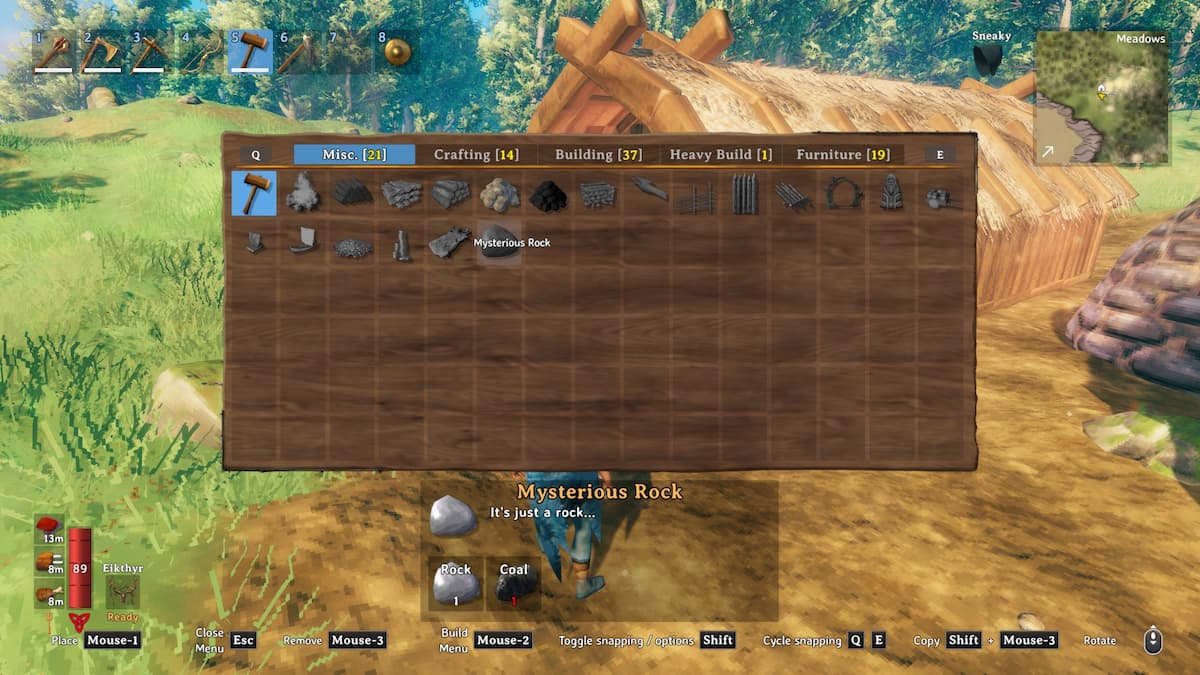
Task: Select the Heavy Build tab
Action: 720,155
